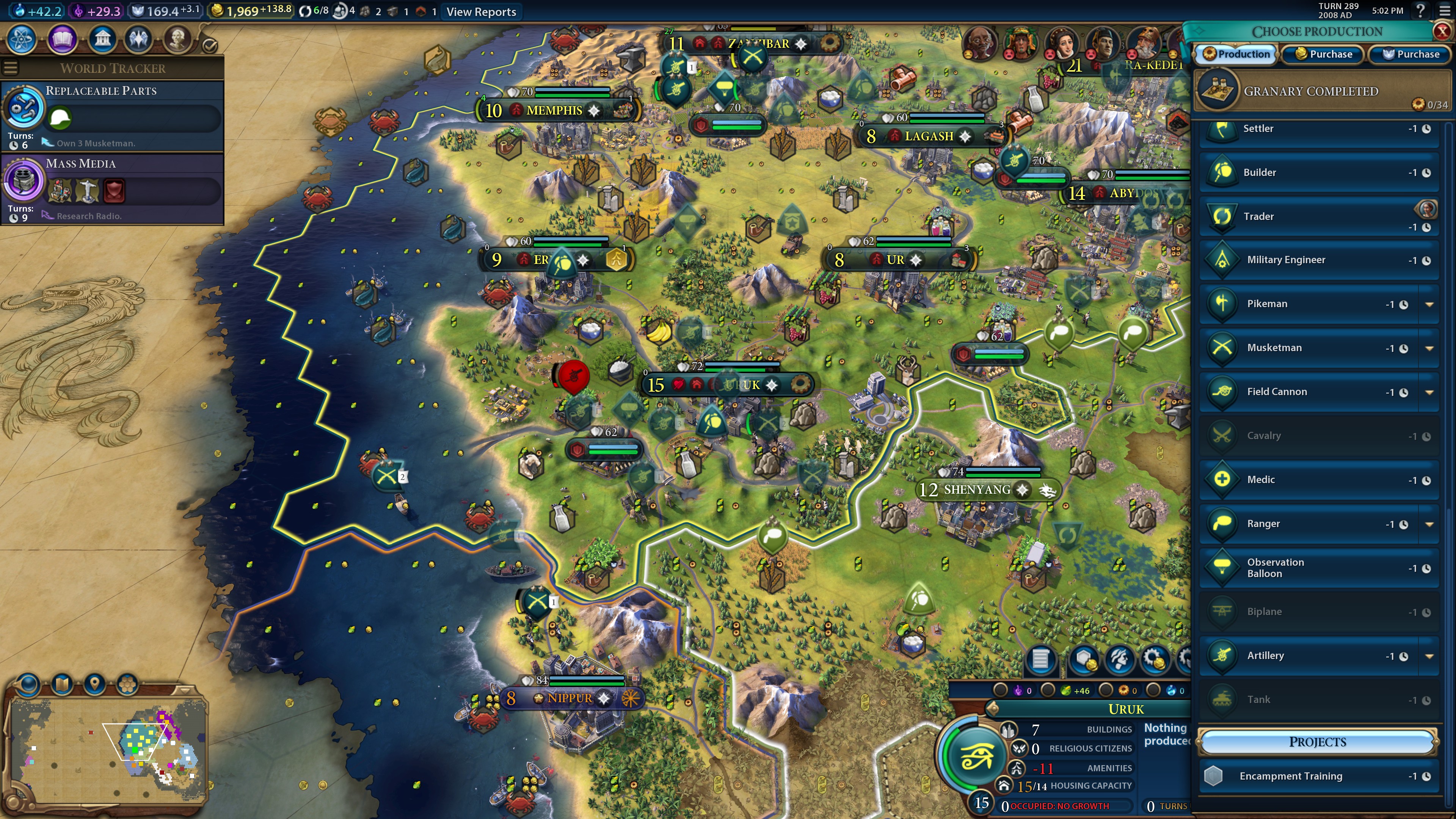This screenshot has width=1456, height=819.
Task: Collapse the Projects section header
Action: (1317, 742)
